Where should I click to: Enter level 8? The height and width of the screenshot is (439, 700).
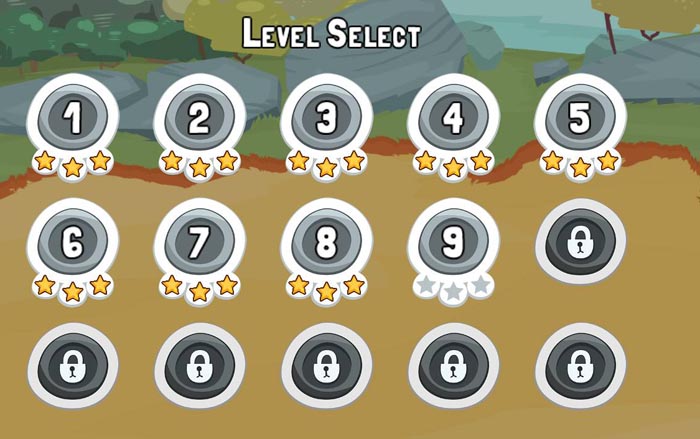(x=327, y=244)
